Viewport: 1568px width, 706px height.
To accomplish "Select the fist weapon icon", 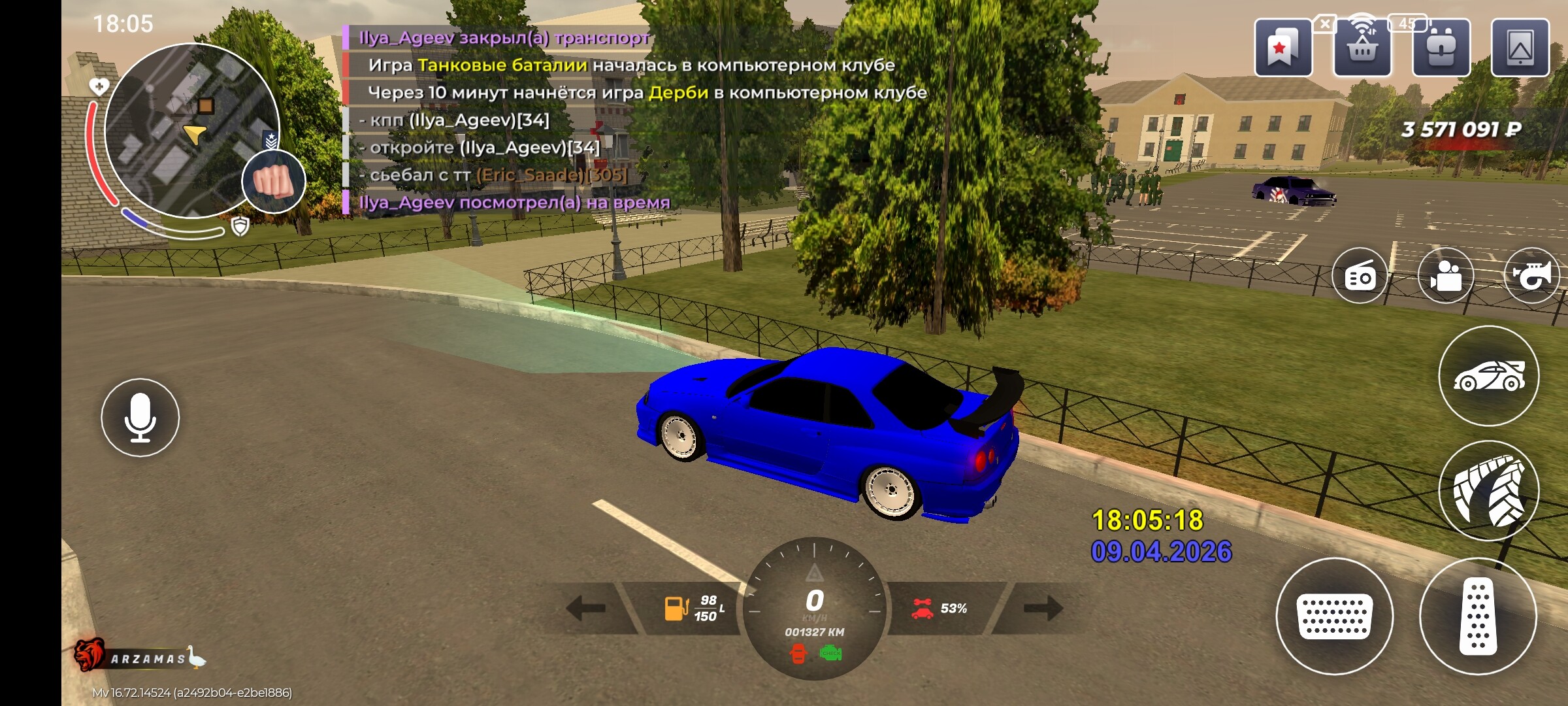I will 274,181.
